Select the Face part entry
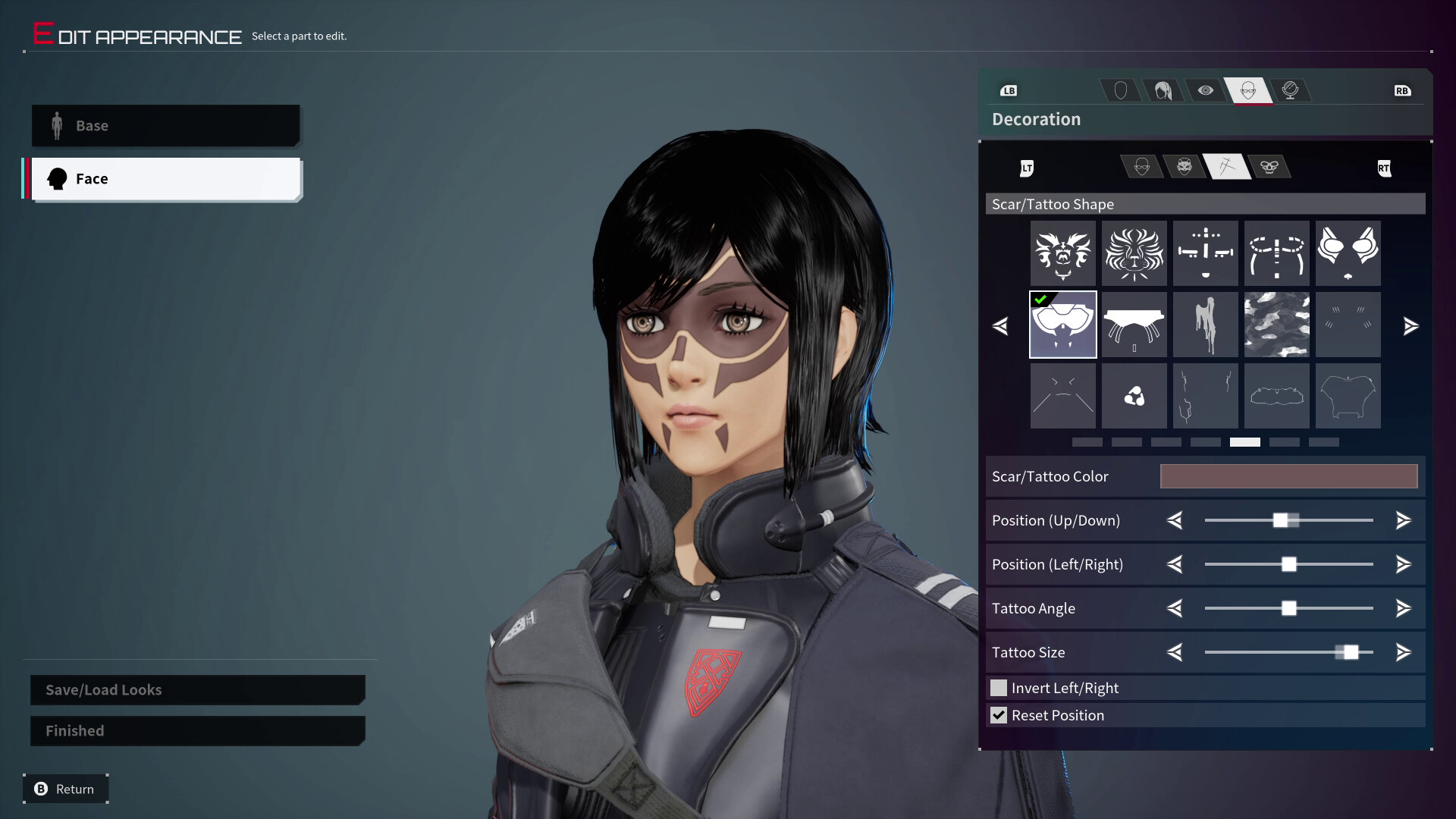Viewport: 1456px width, 819px height. [165, 179]
